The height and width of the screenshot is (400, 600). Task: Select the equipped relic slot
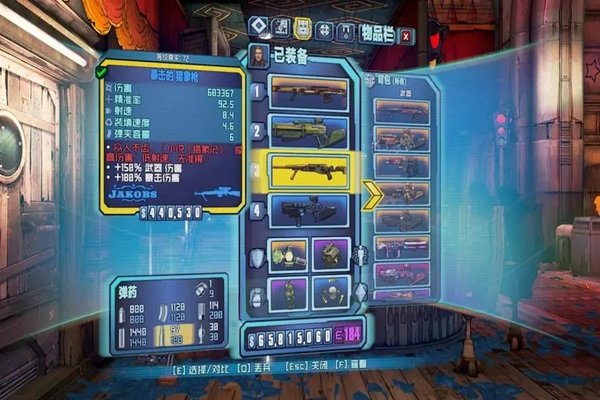pos(331,293)
